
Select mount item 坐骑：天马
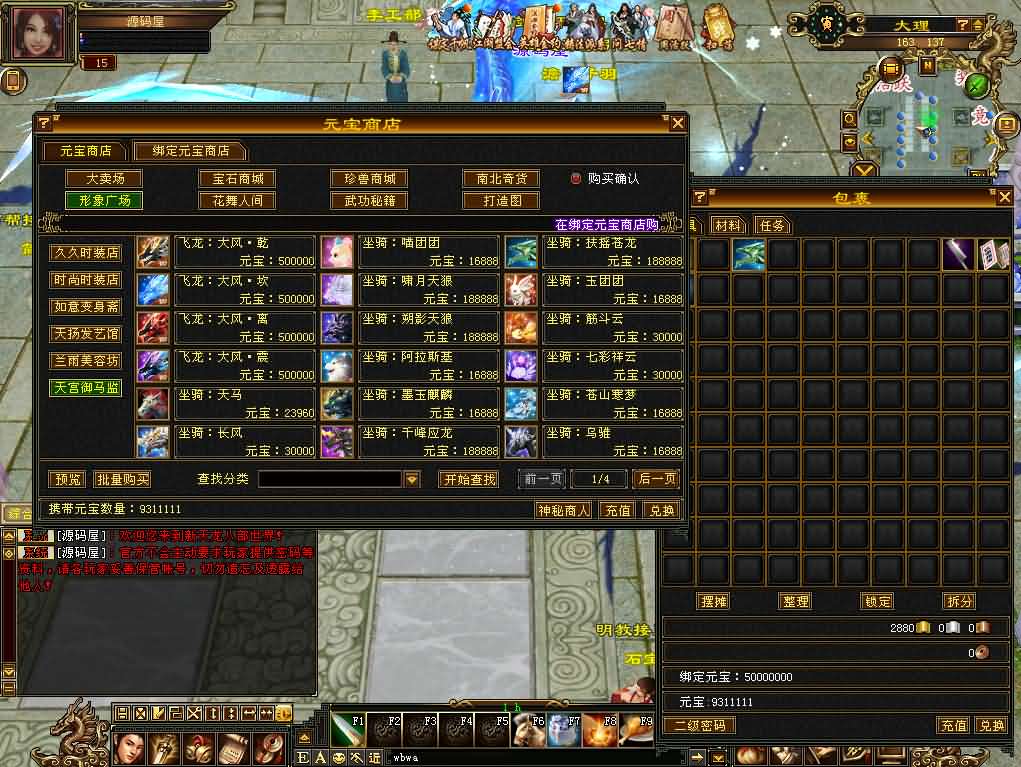pyautogui.click(x=245, y=404)
